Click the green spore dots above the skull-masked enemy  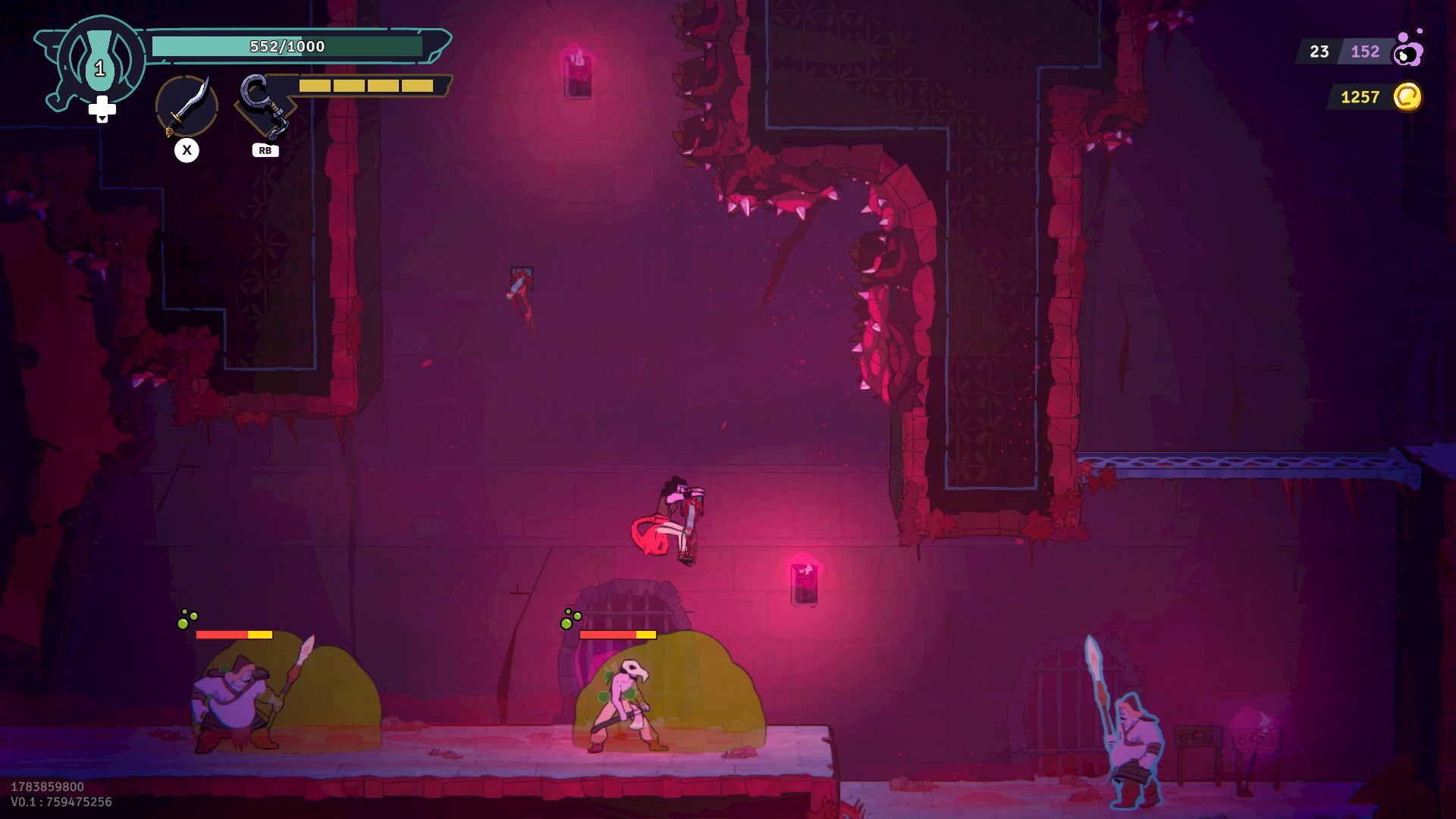click(569, 620)
